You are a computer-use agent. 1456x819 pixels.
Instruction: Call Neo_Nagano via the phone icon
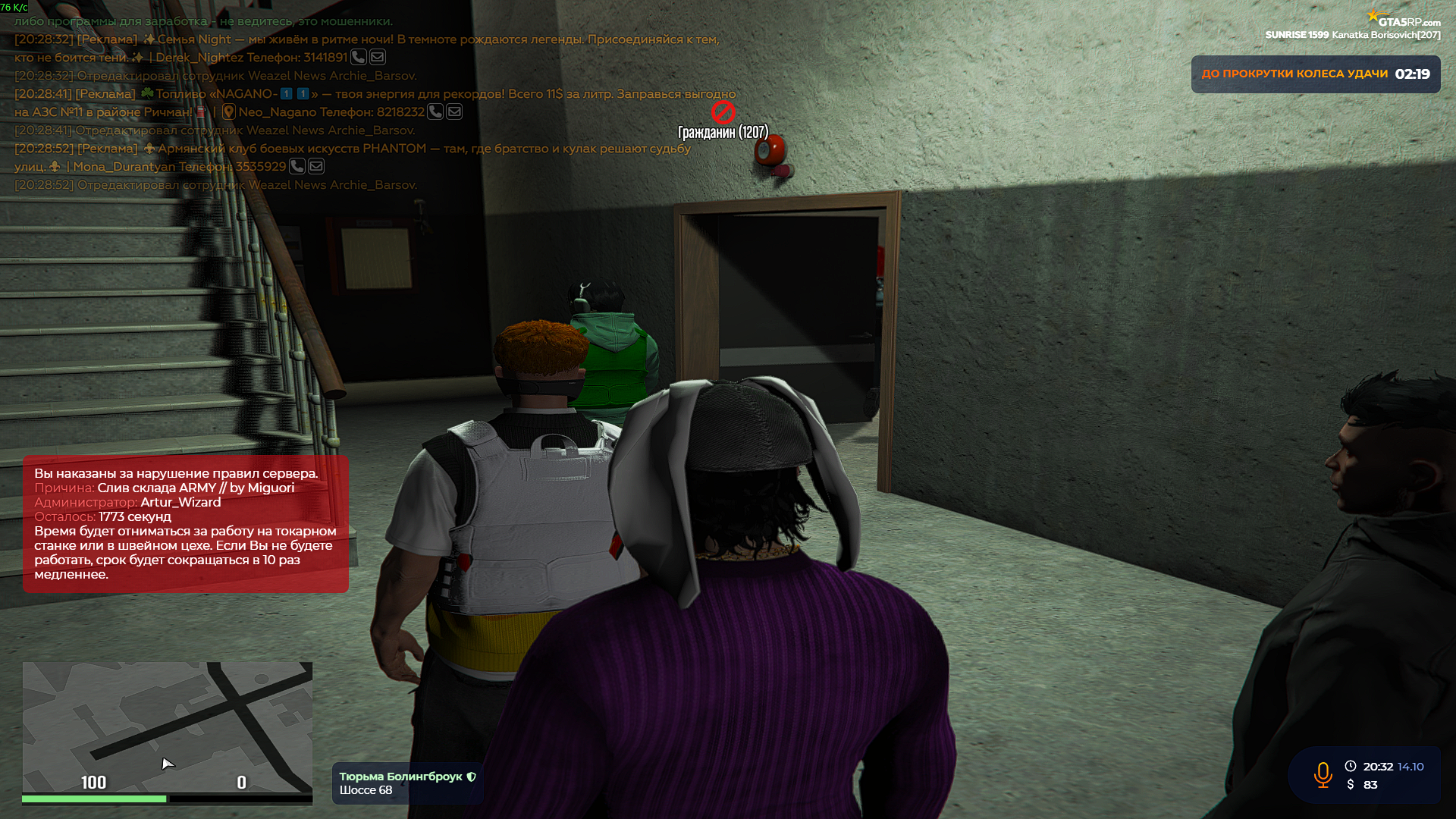click(x=435, y=112)
